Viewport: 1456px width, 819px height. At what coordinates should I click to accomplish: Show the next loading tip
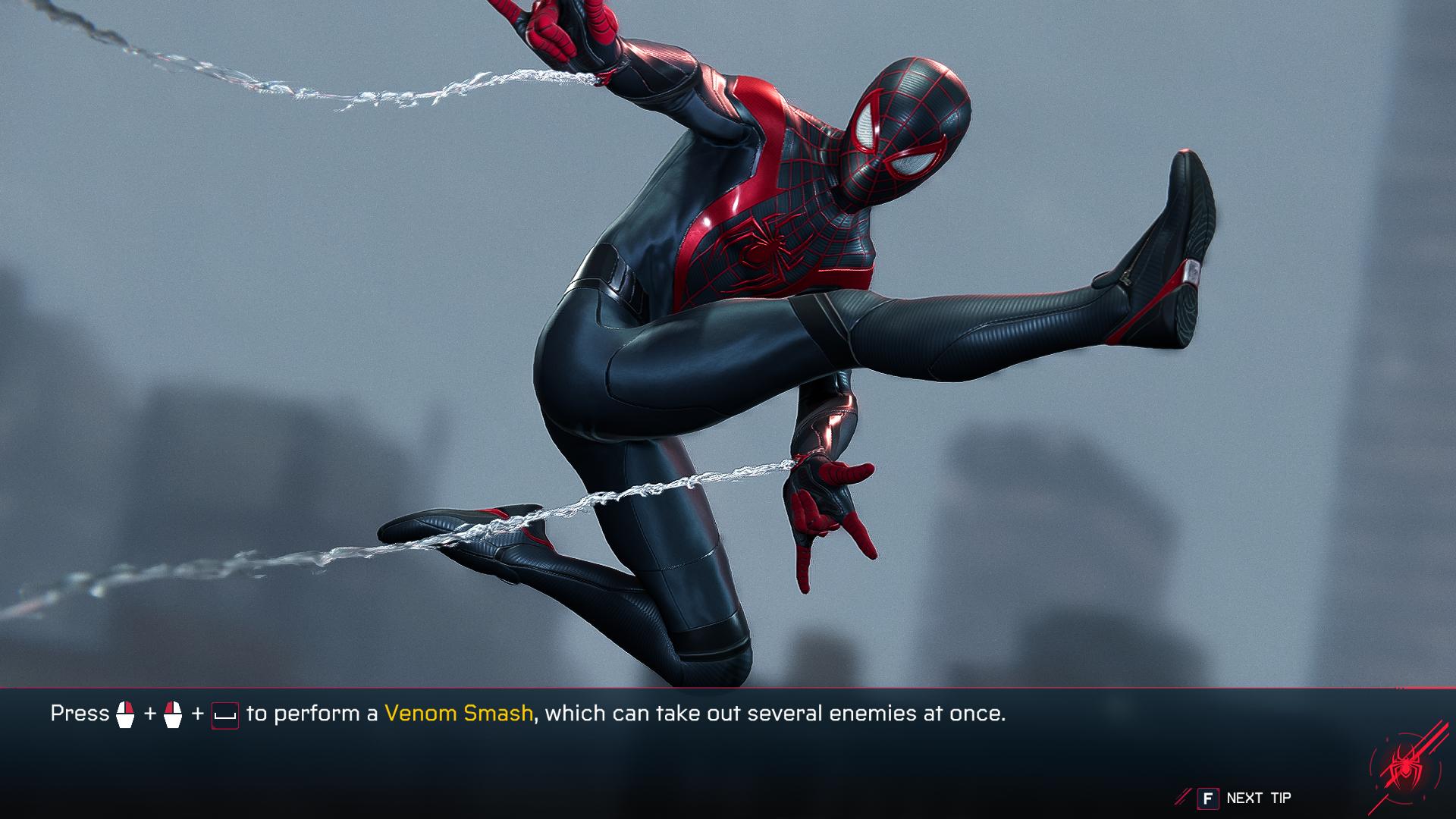pyautogui.click(x=1244, y=798)
